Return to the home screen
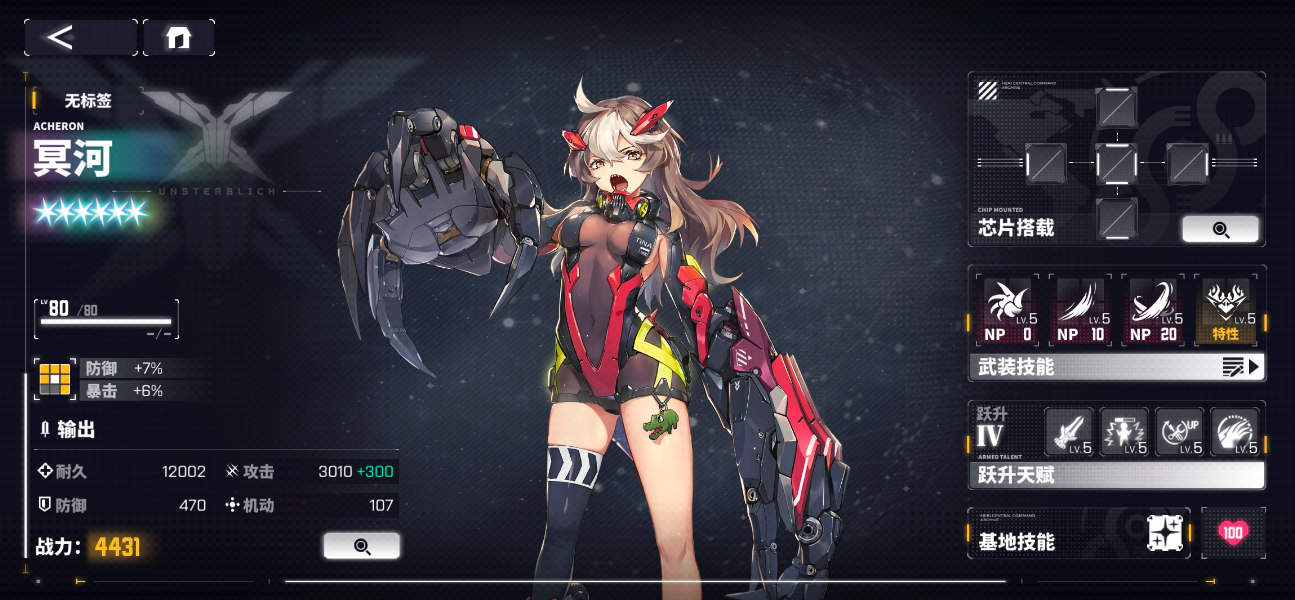Viewport: 1295px width, 600px height. (178, 38)
